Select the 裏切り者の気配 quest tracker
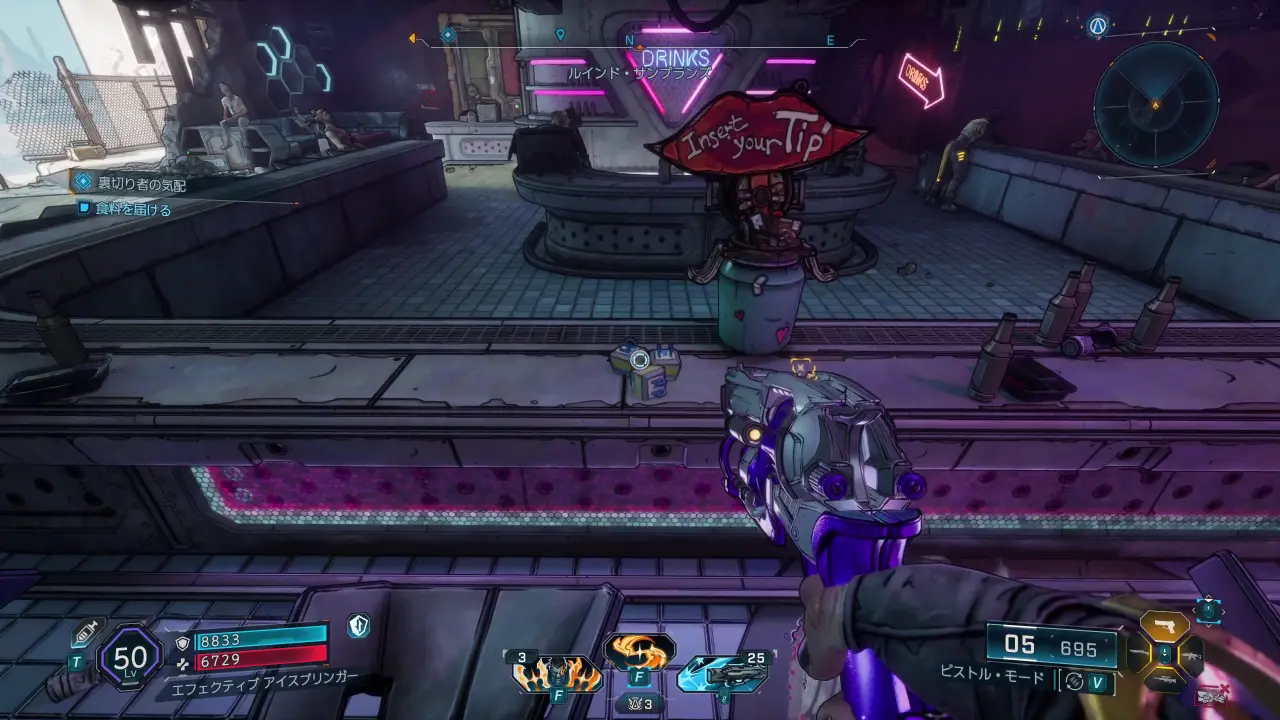1280x720 pixels. [x=141, y=184]
